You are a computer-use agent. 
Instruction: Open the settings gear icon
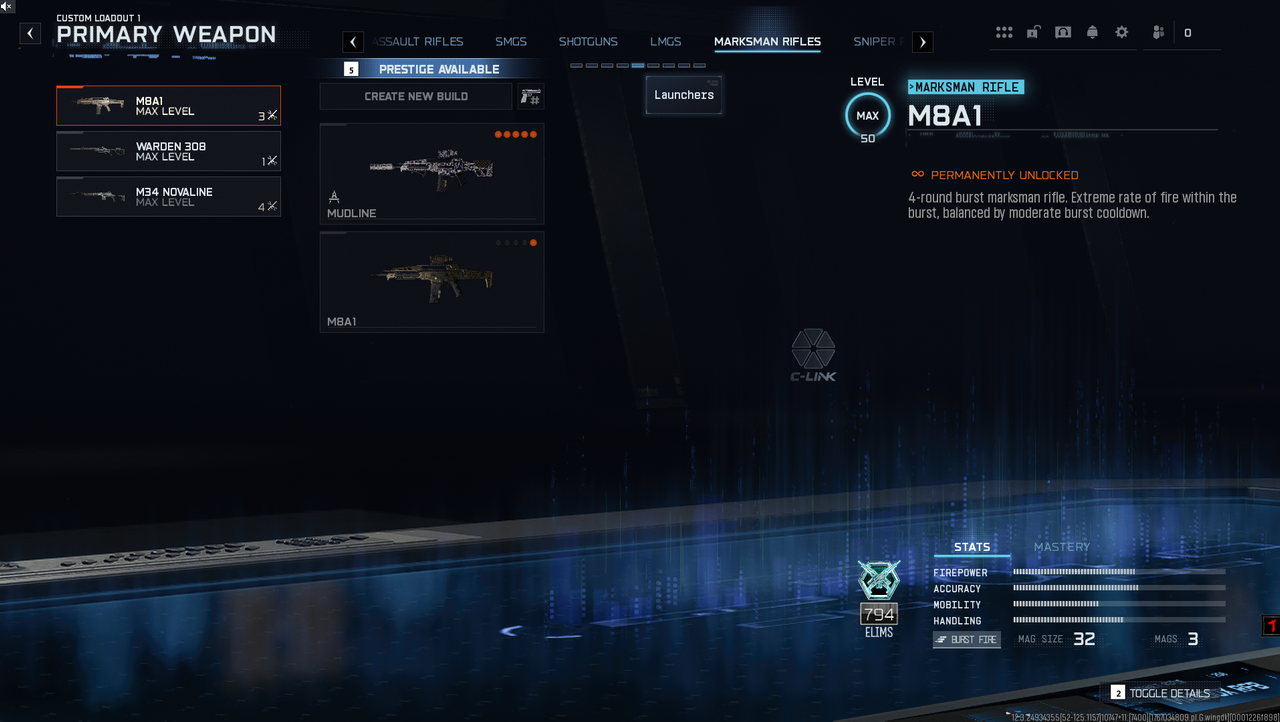(1122, 33)
